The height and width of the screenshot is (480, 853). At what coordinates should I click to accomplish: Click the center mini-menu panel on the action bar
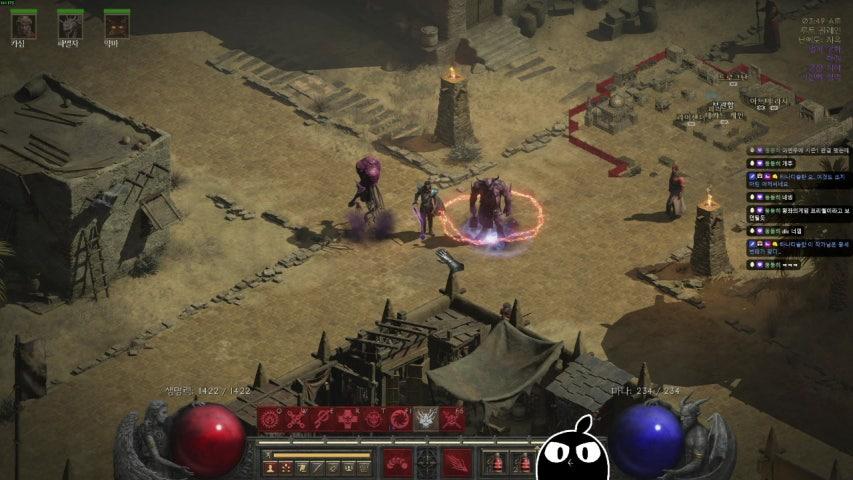[427, 463]
